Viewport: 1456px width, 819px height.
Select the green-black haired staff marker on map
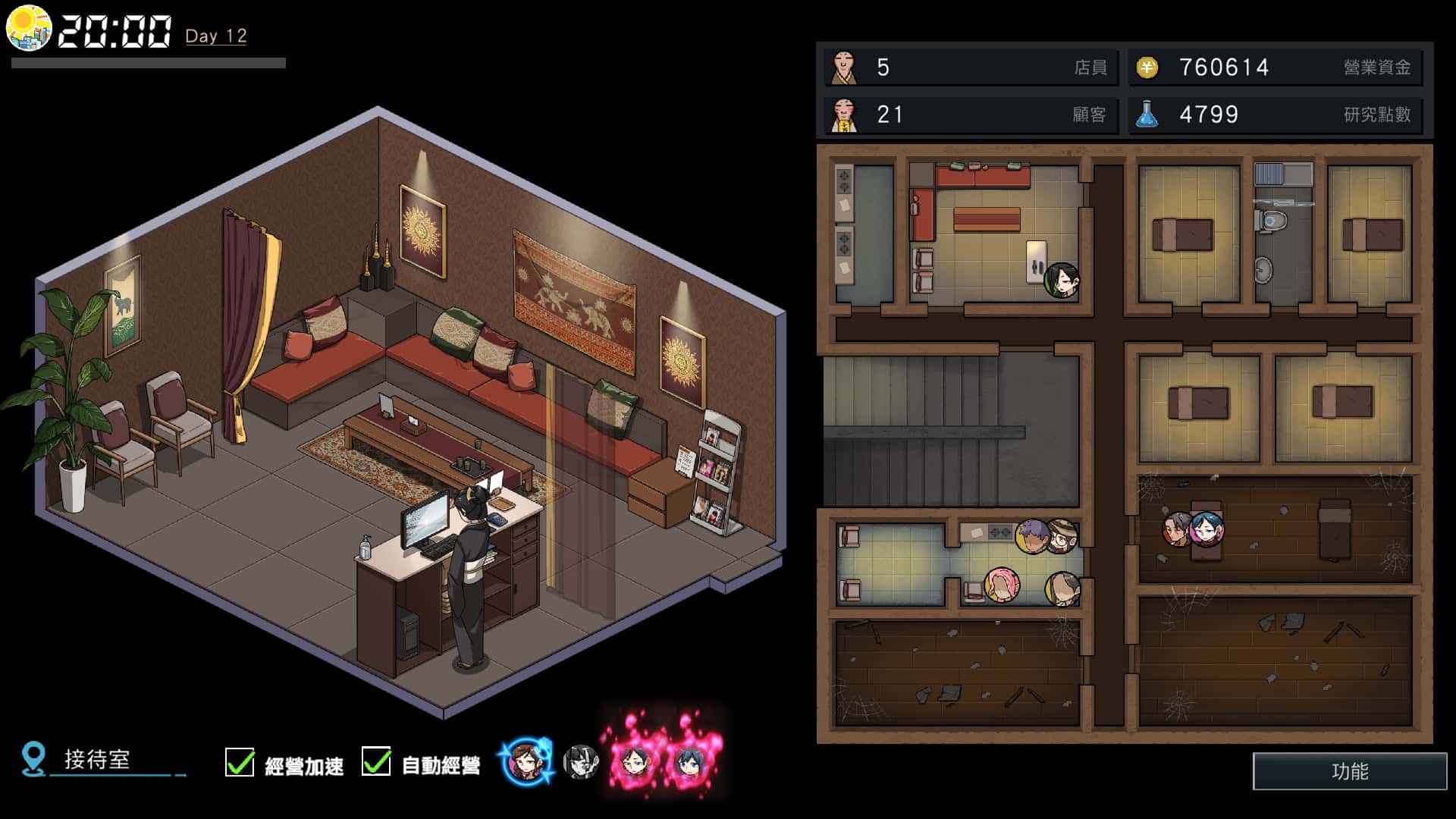pos(1062,281)
